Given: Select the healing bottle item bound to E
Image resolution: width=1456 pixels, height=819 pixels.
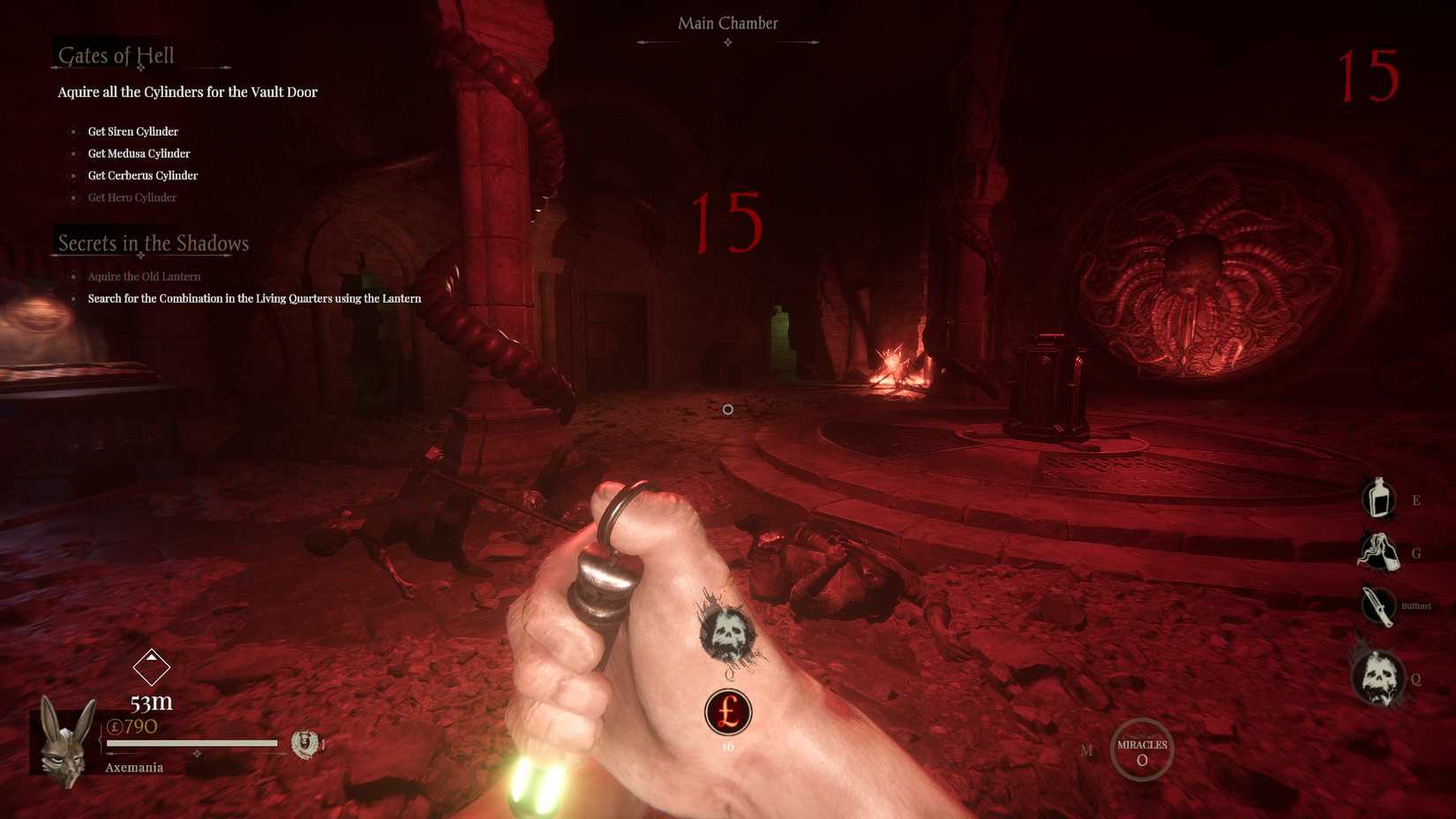Looking at the screenshot, I should pyautogui.click(x=1377, y=500).
